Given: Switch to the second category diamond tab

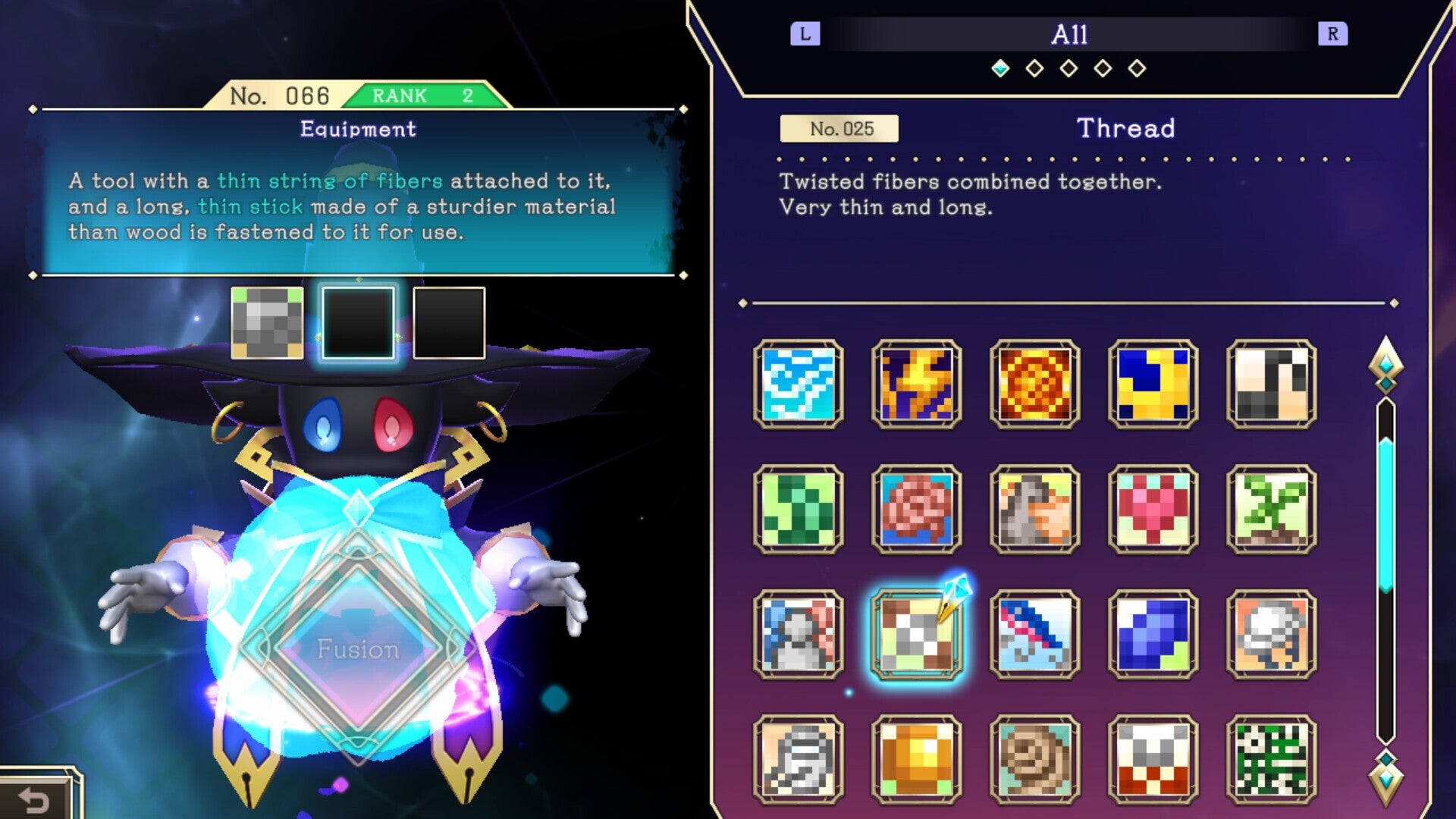Looking at the screenshot, I should (x=1034, y=69).
